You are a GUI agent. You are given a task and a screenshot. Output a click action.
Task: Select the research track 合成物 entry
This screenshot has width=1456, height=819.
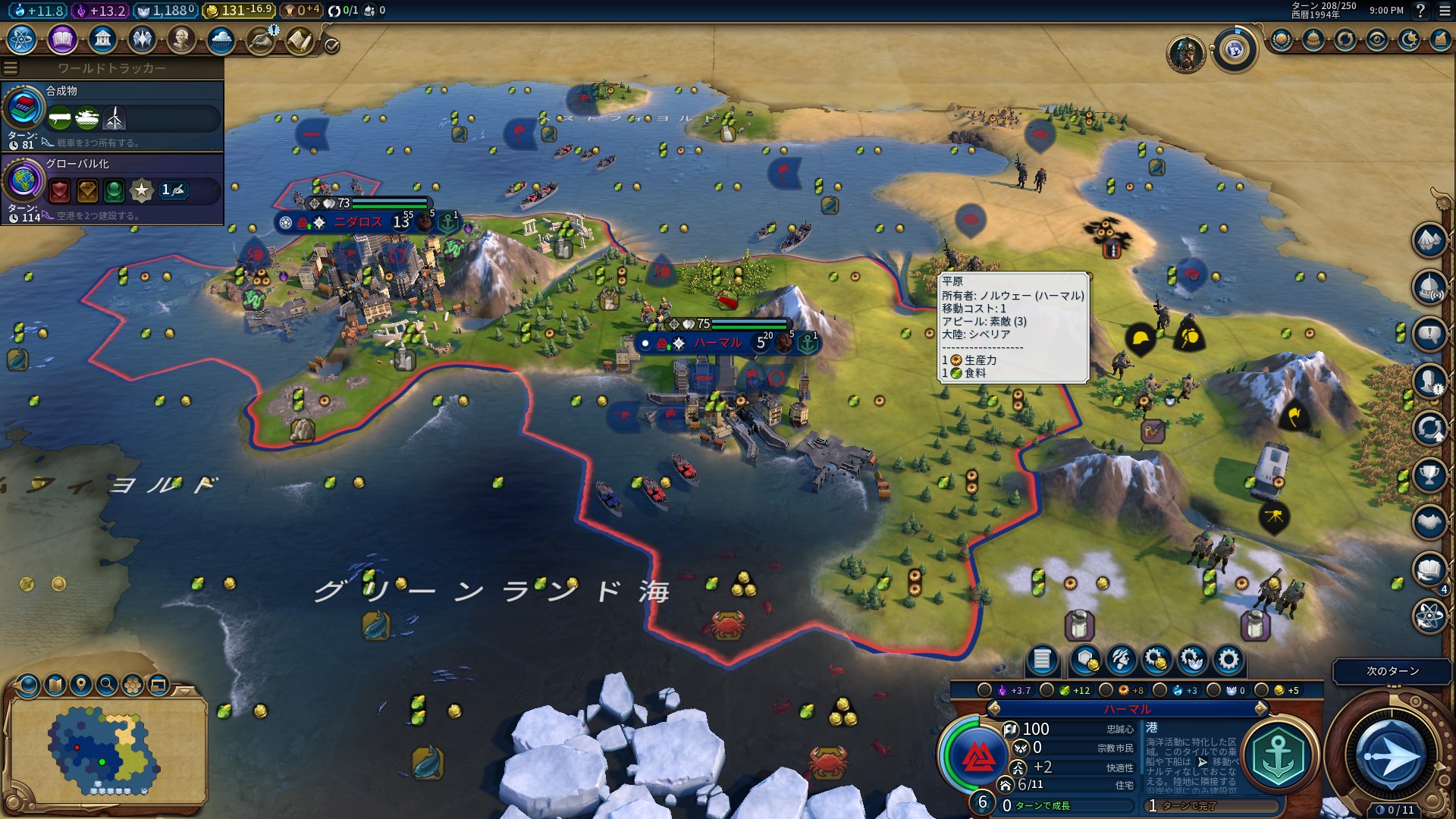pos(112,115)
